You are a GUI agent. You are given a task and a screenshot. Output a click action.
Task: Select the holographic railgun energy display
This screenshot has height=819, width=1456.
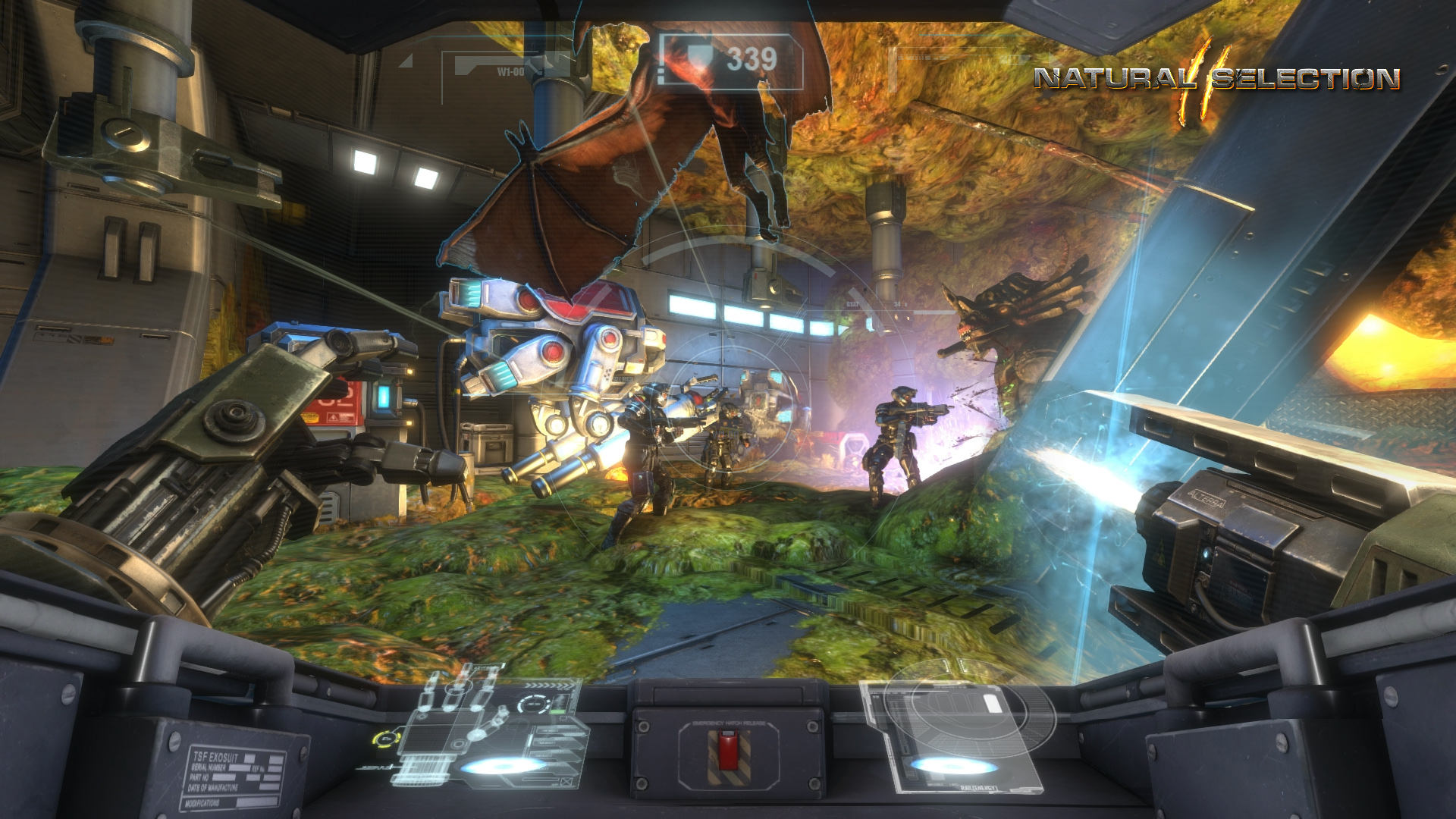pyautogui.click(x=957, y=732)
